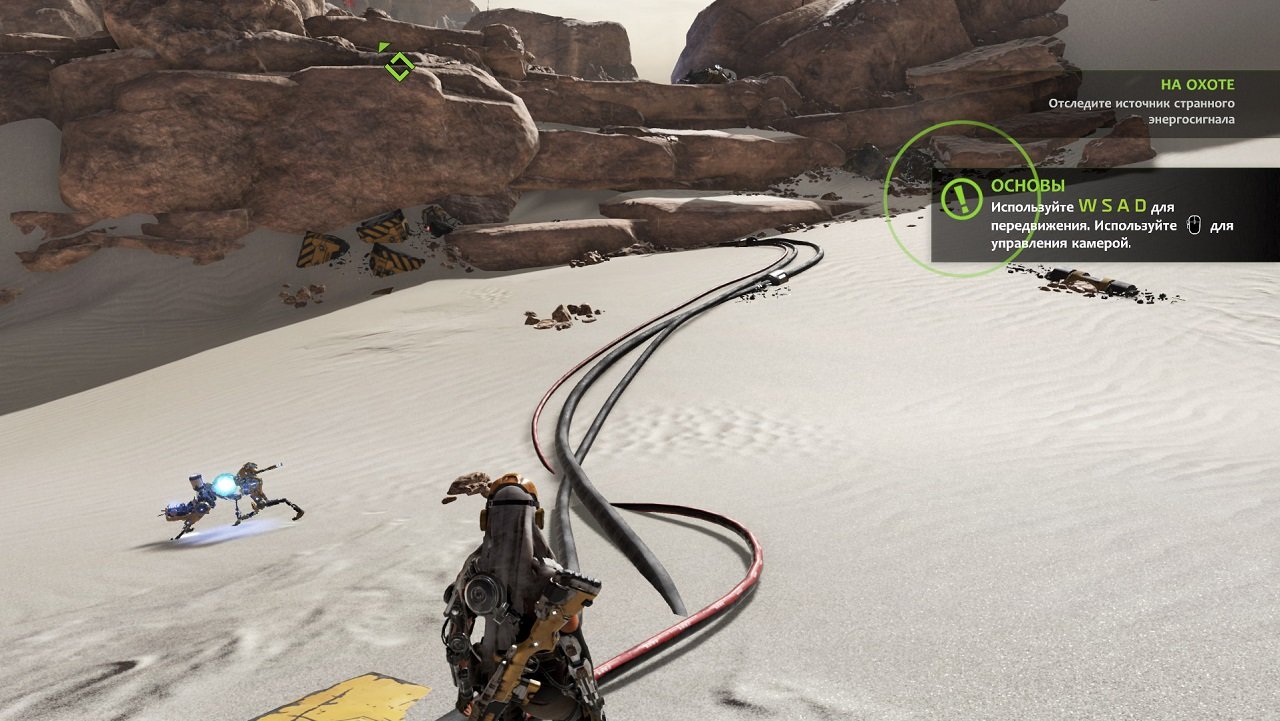This screenshot has width=1280, height=721.
Task: Click the small green arrow above the waypoint marker
Action: point(384,45)
